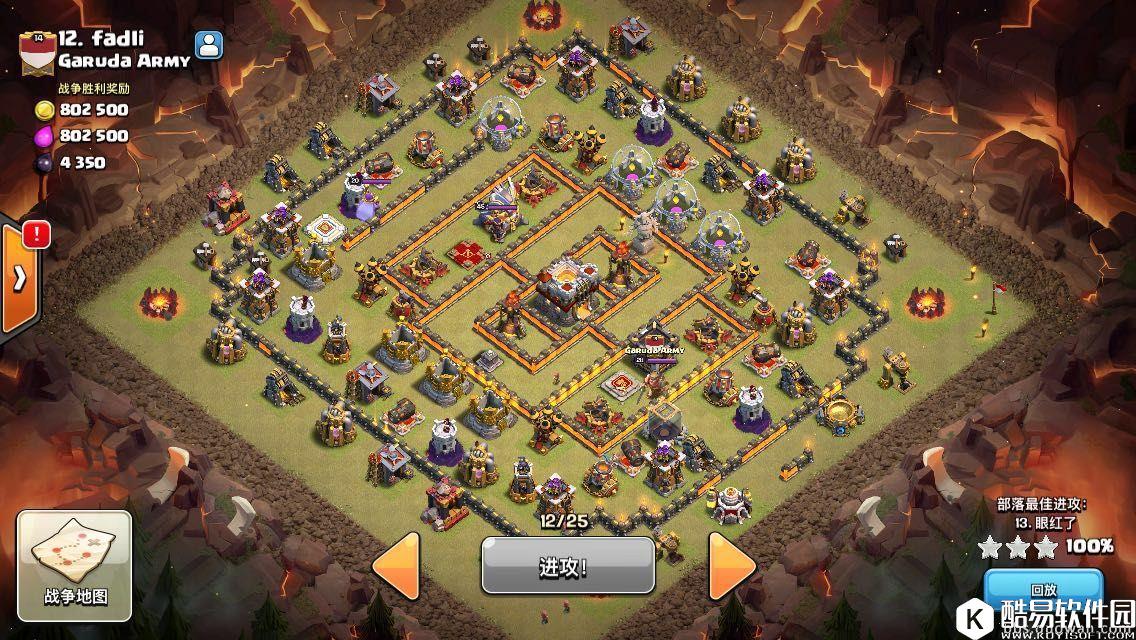This screenshot has width=1136, height=640.
Task: Expand the orange side panel arrow
Action: (17, 279)
